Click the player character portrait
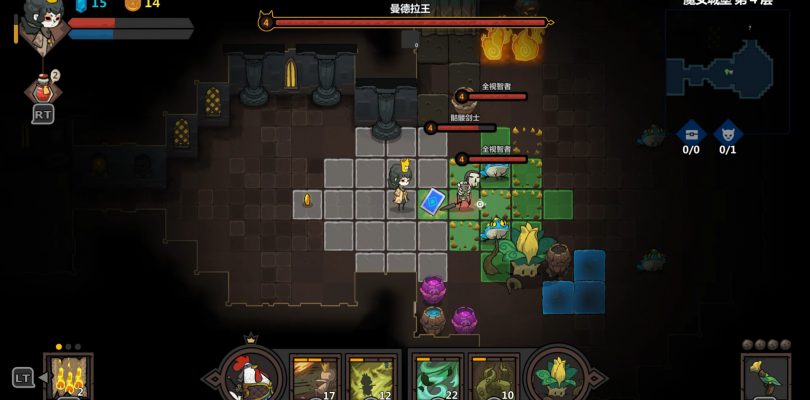 click(x=42, y=22)
